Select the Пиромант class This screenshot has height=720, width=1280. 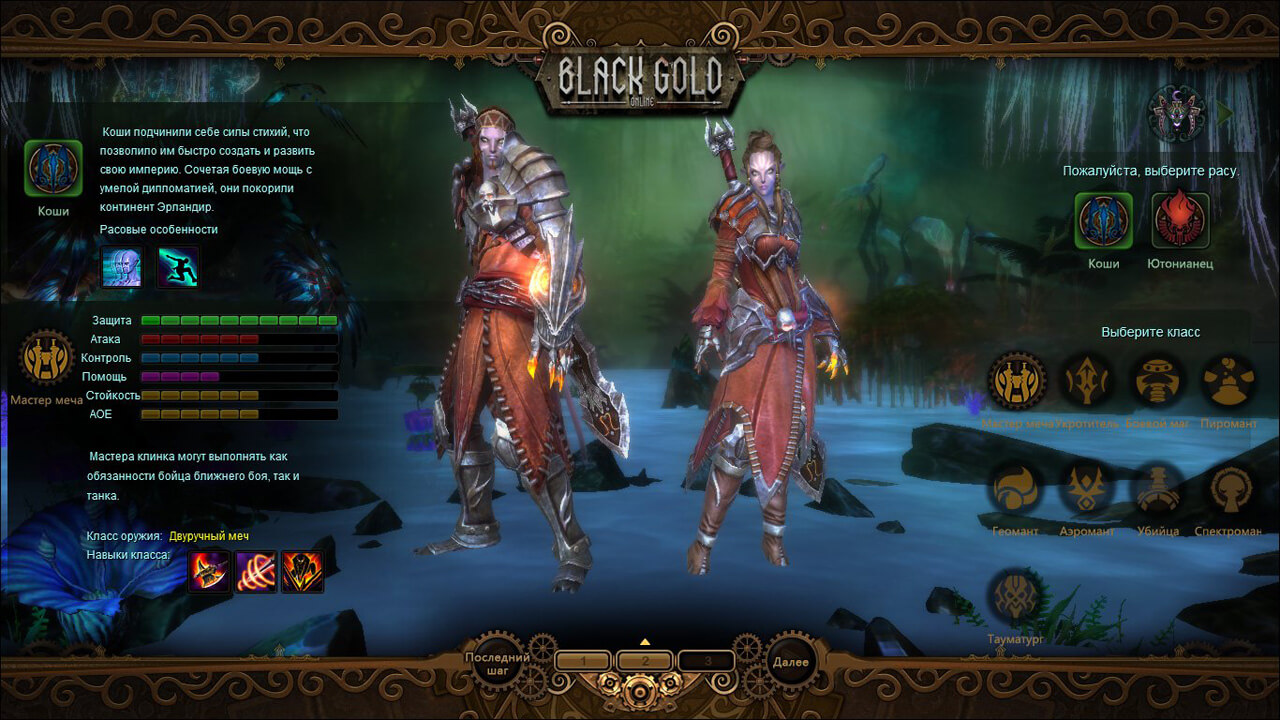point(1229,381)
